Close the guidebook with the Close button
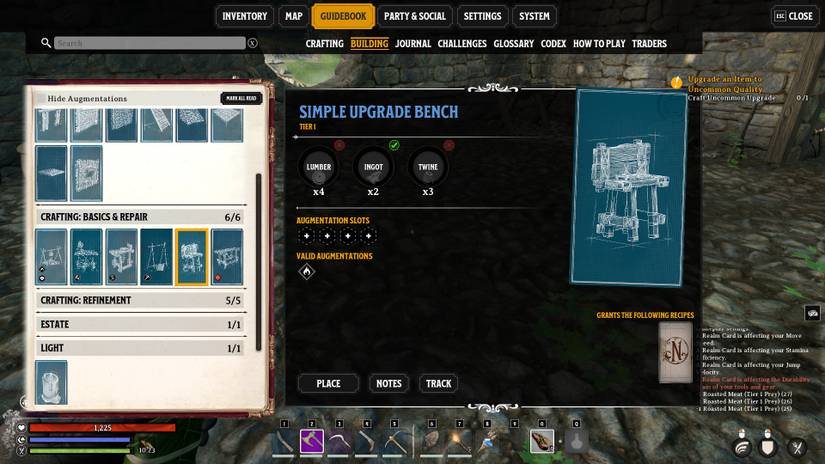The height and width of the screenshot is (464, 825). coord(793,16)
